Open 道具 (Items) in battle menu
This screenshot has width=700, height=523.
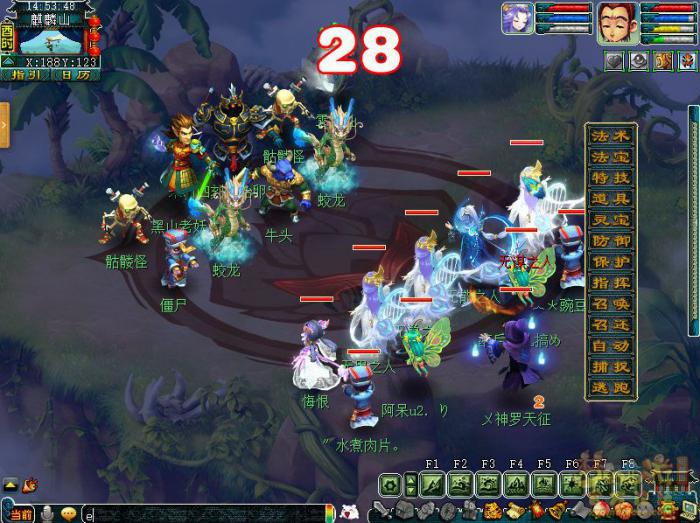click(x=612, y=199)
